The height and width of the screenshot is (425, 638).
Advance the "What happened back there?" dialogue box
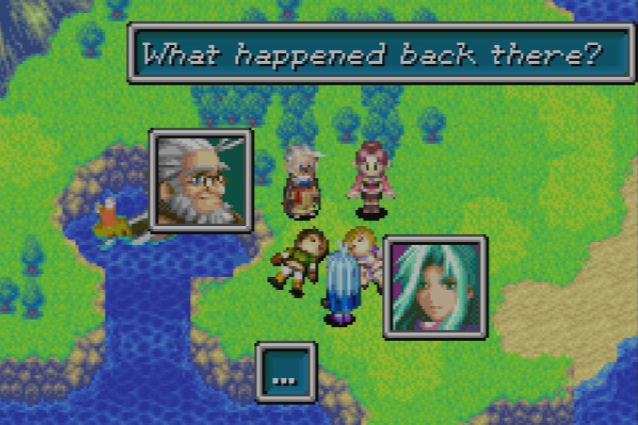pos(379,53)
